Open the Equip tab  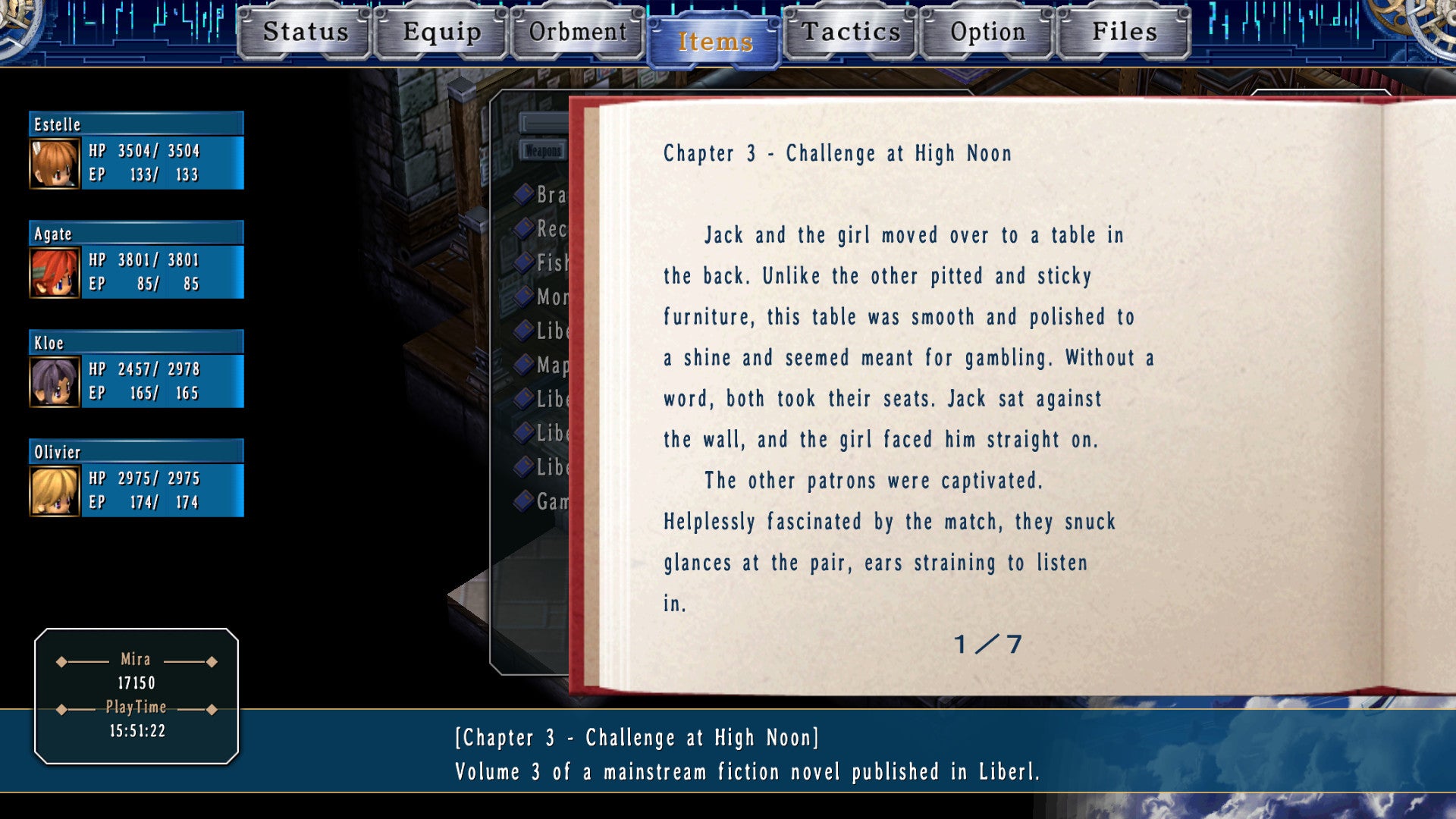[442, 33]
